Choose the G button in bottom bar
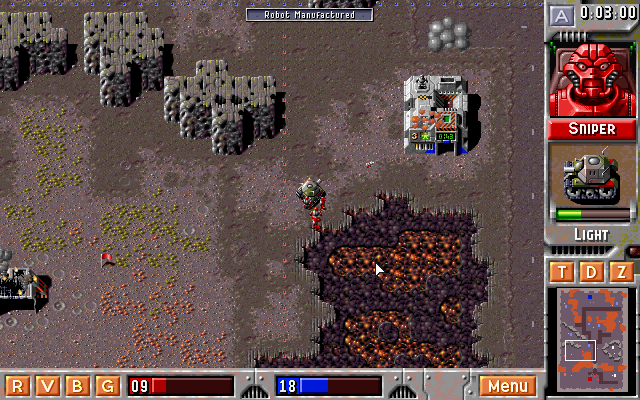 tap(106, 386)
